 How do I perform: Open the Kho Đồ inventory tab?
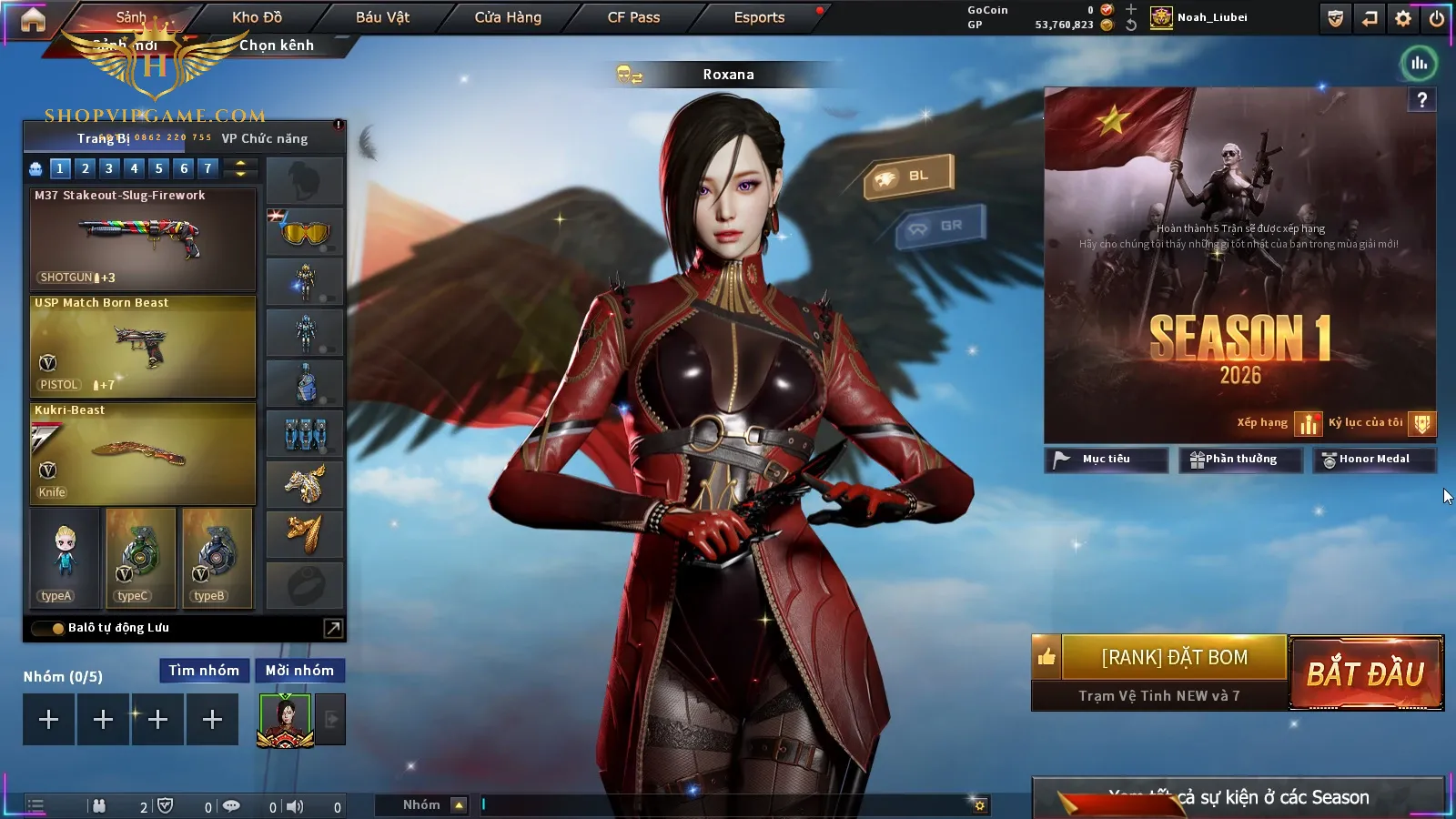click(257, 17)
